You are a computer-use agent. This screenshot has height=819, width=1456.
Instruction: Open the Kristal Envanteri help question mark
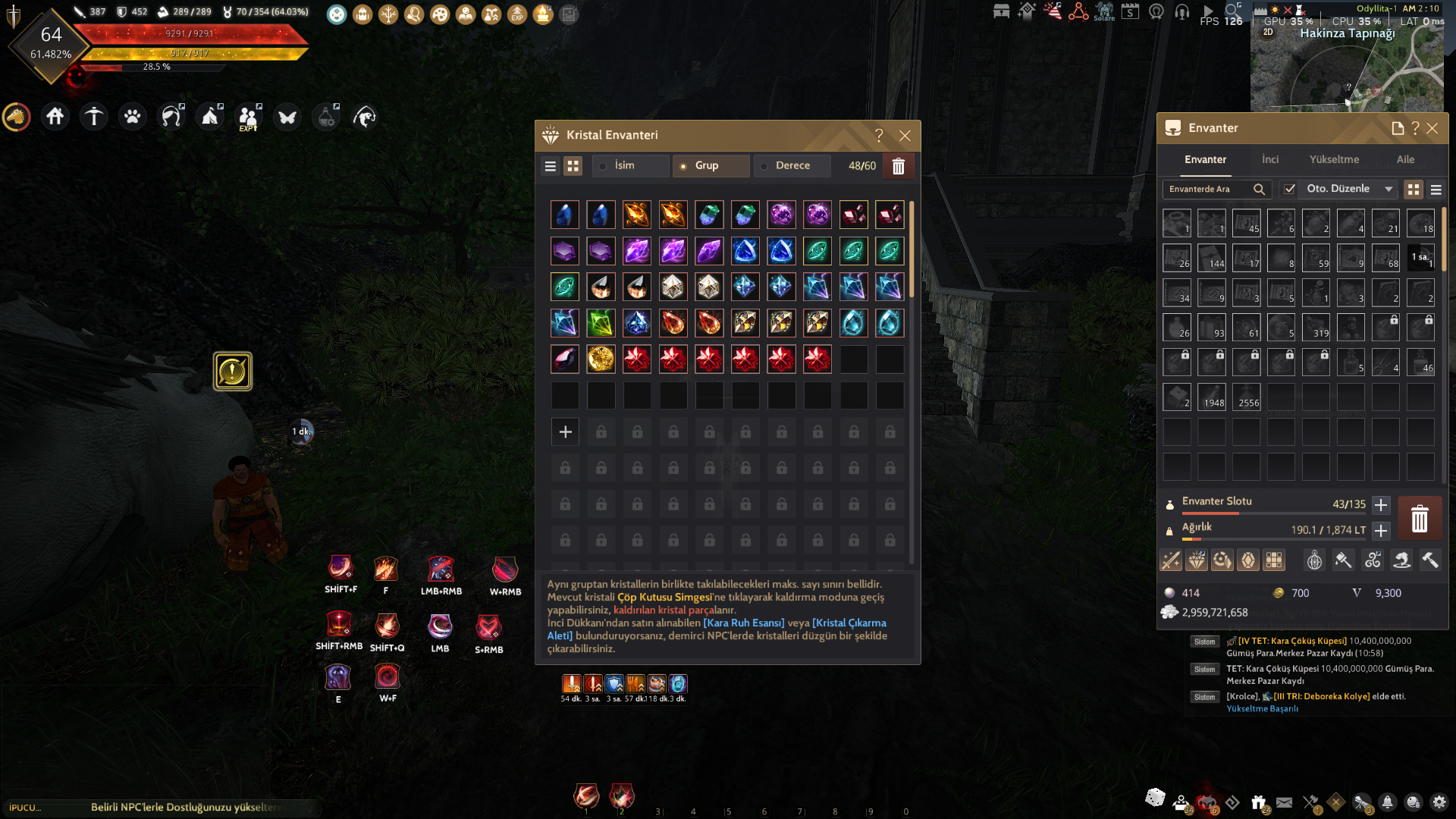pyautogui.click(x=879, y=136)
